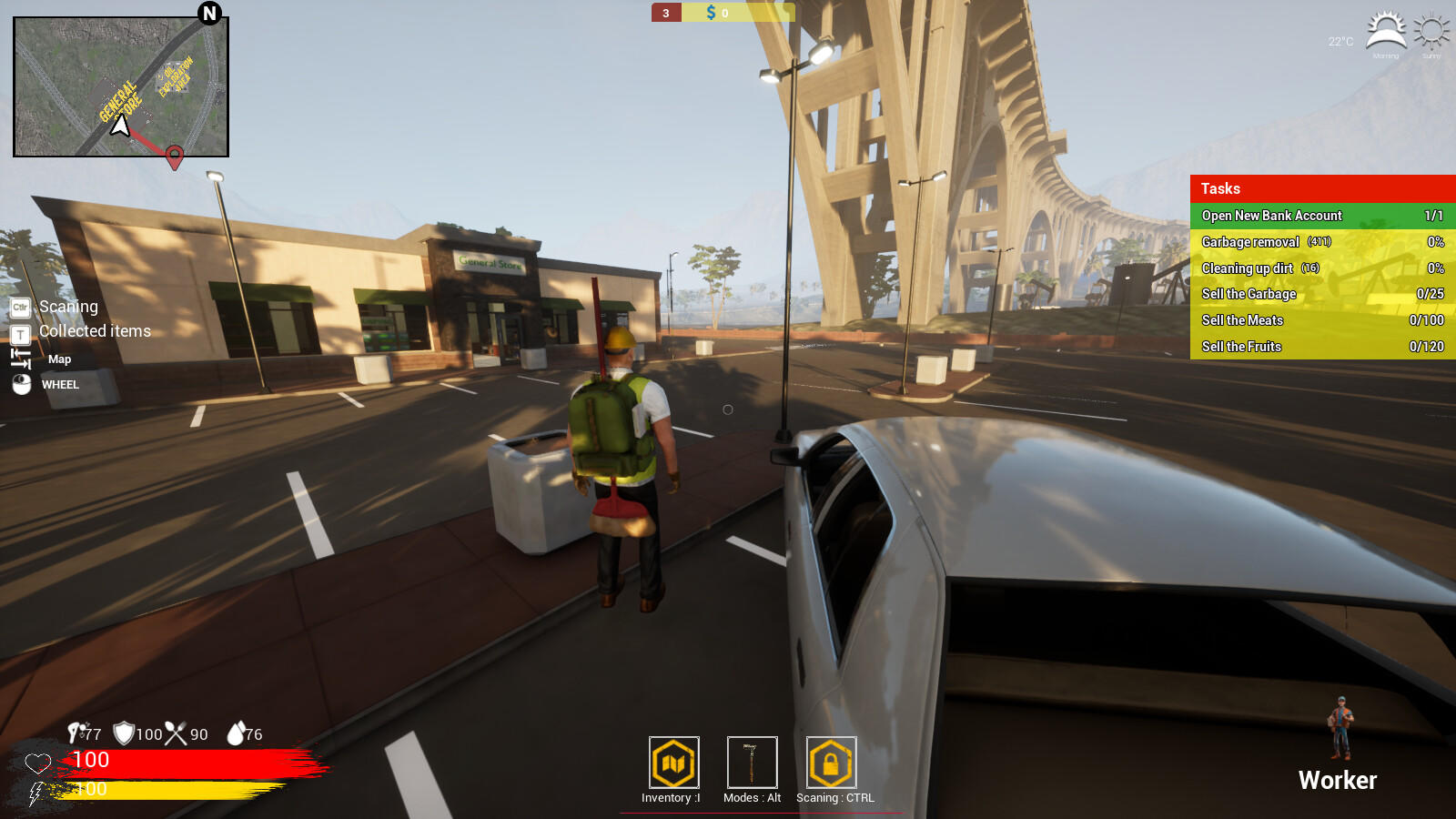Click the mouse WHEEL icon
The image size is (1456, 819).
[20, 384]
